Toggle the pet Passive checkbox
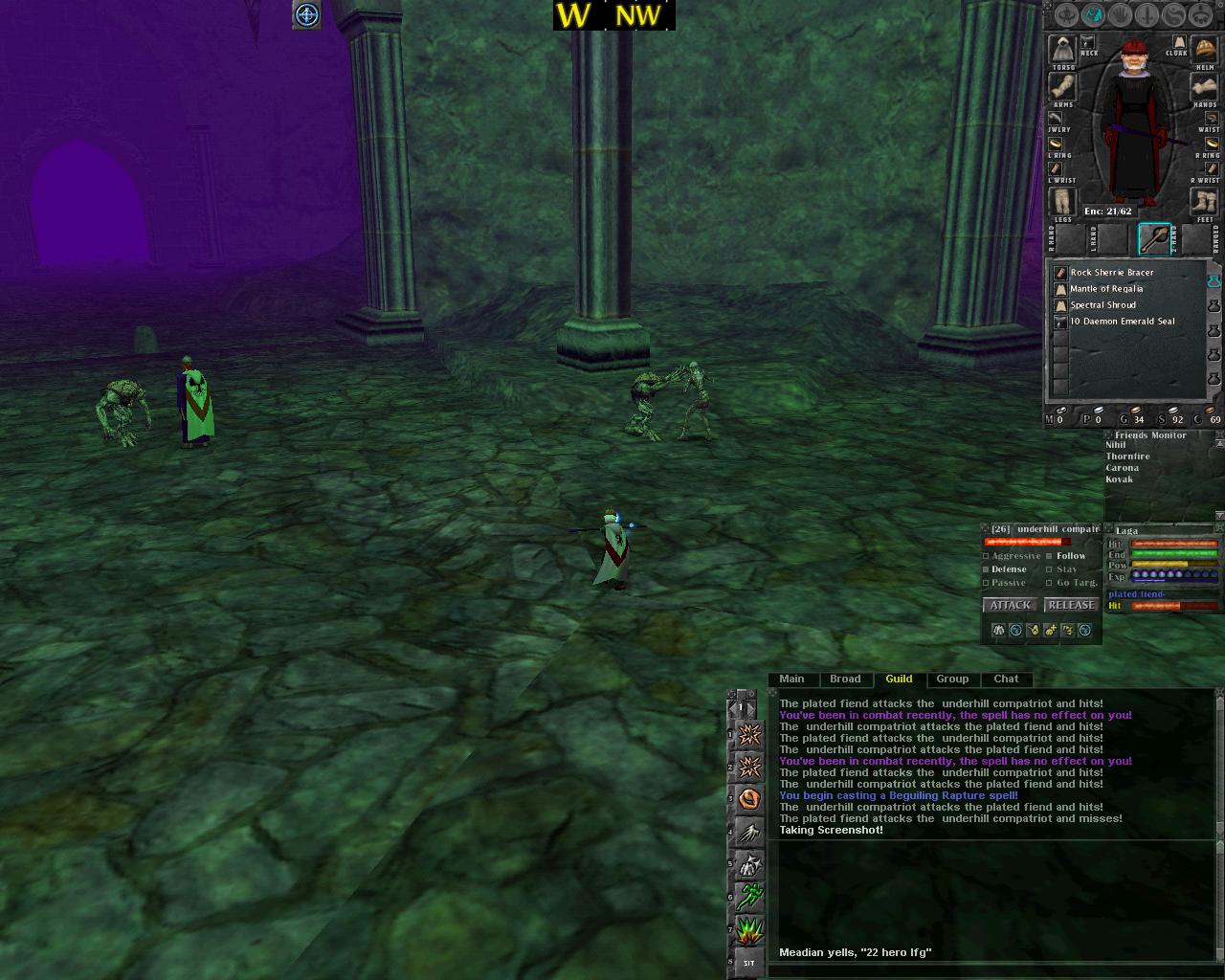The image size is (1225, 980). pyautogui.click(x=987, y=583)
